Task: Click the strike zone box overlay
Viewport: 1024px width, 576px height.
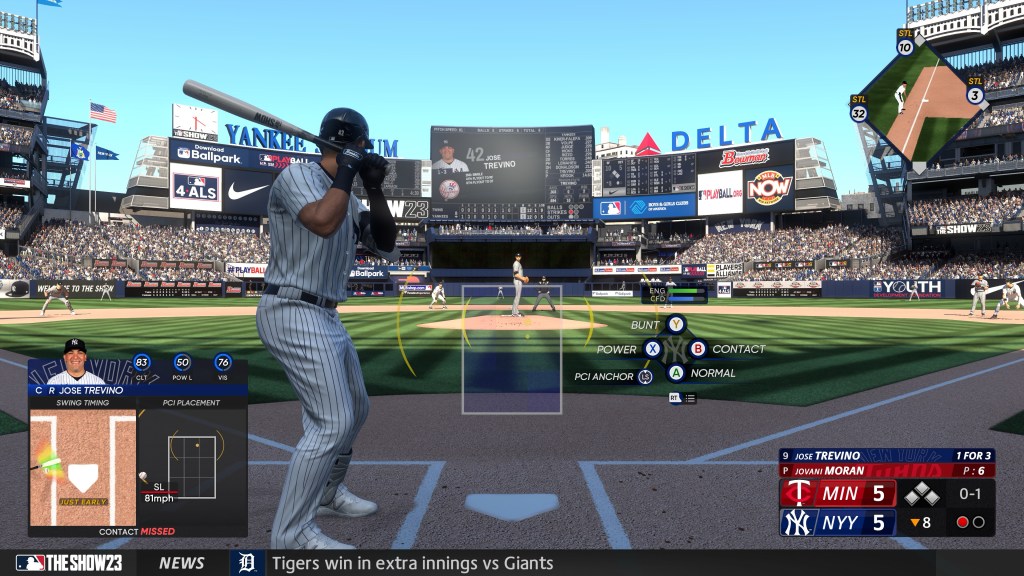Action: point(511,349)
